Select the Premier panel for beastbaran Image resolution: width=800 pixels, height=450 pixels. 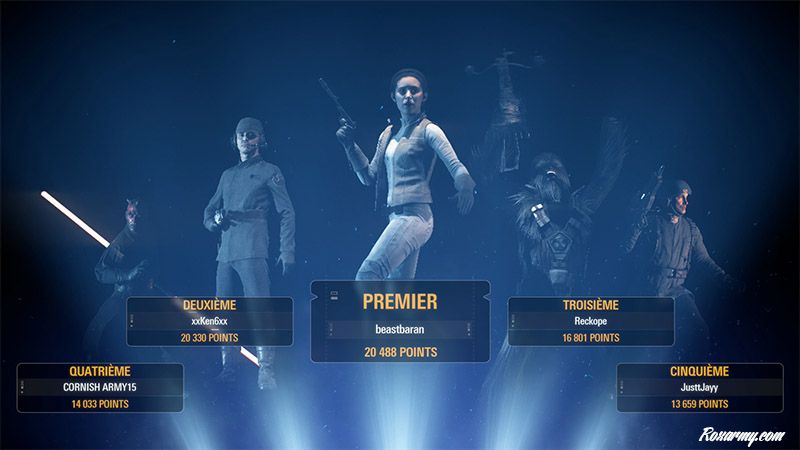point(399,322)
